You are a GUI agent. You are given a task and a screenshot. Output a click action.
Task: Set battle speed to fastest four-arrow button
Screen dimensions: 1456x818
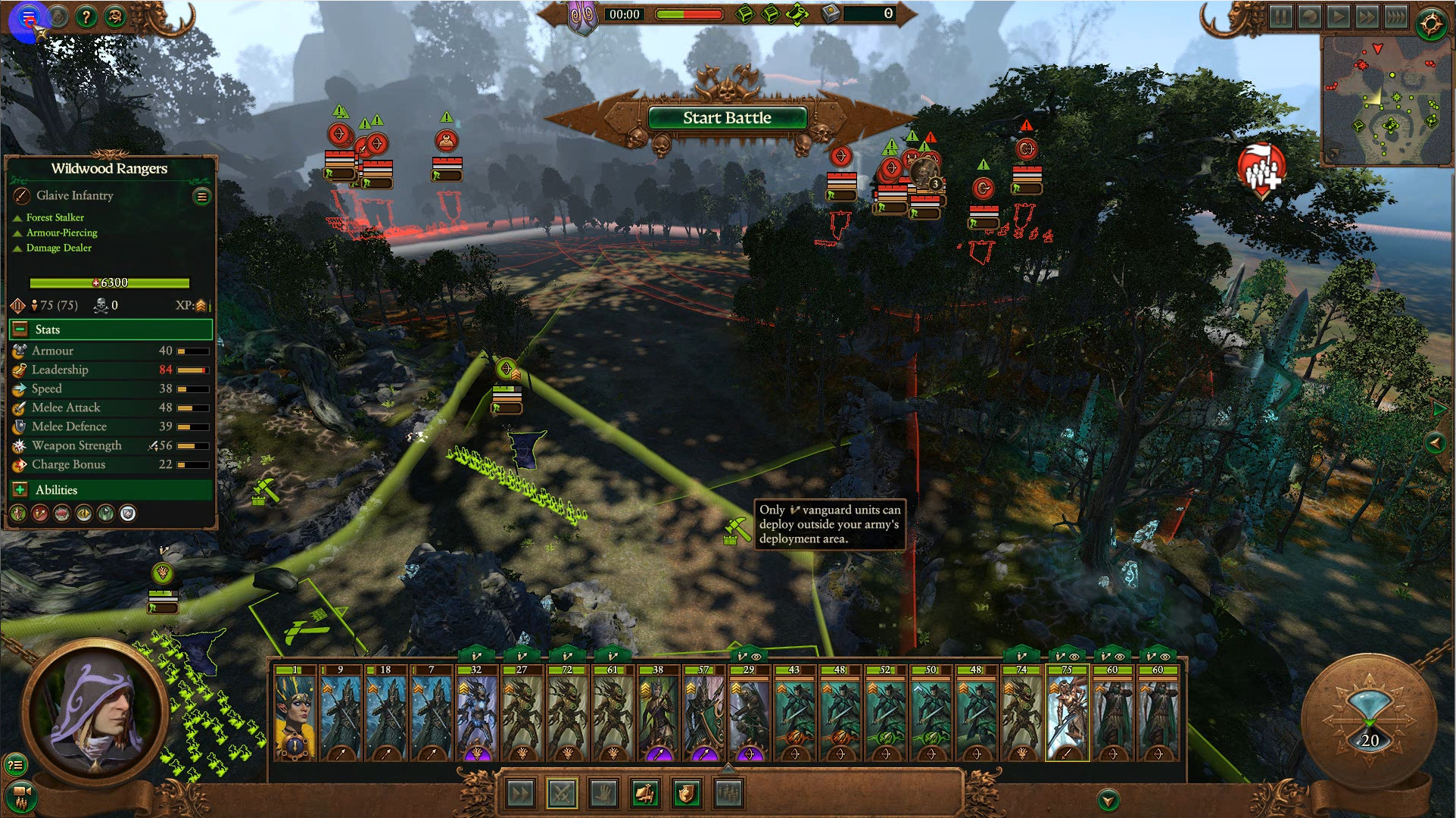pos(1395,17)
